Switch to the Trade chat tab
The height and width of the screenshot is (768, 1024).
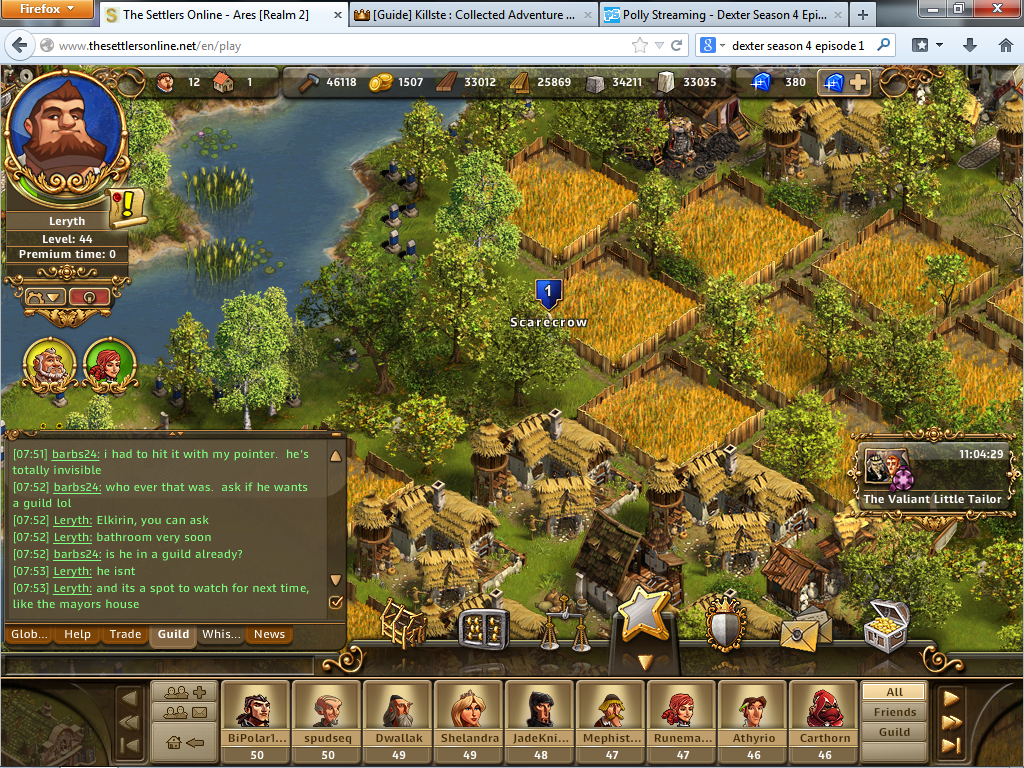click(x=126, y=634)
